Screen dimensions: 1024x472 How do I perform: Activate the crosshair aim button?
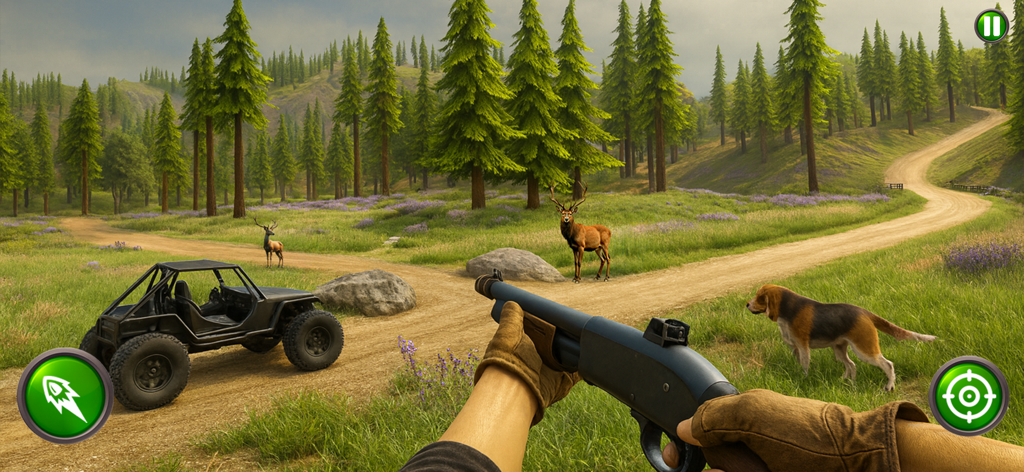[968, 395]
